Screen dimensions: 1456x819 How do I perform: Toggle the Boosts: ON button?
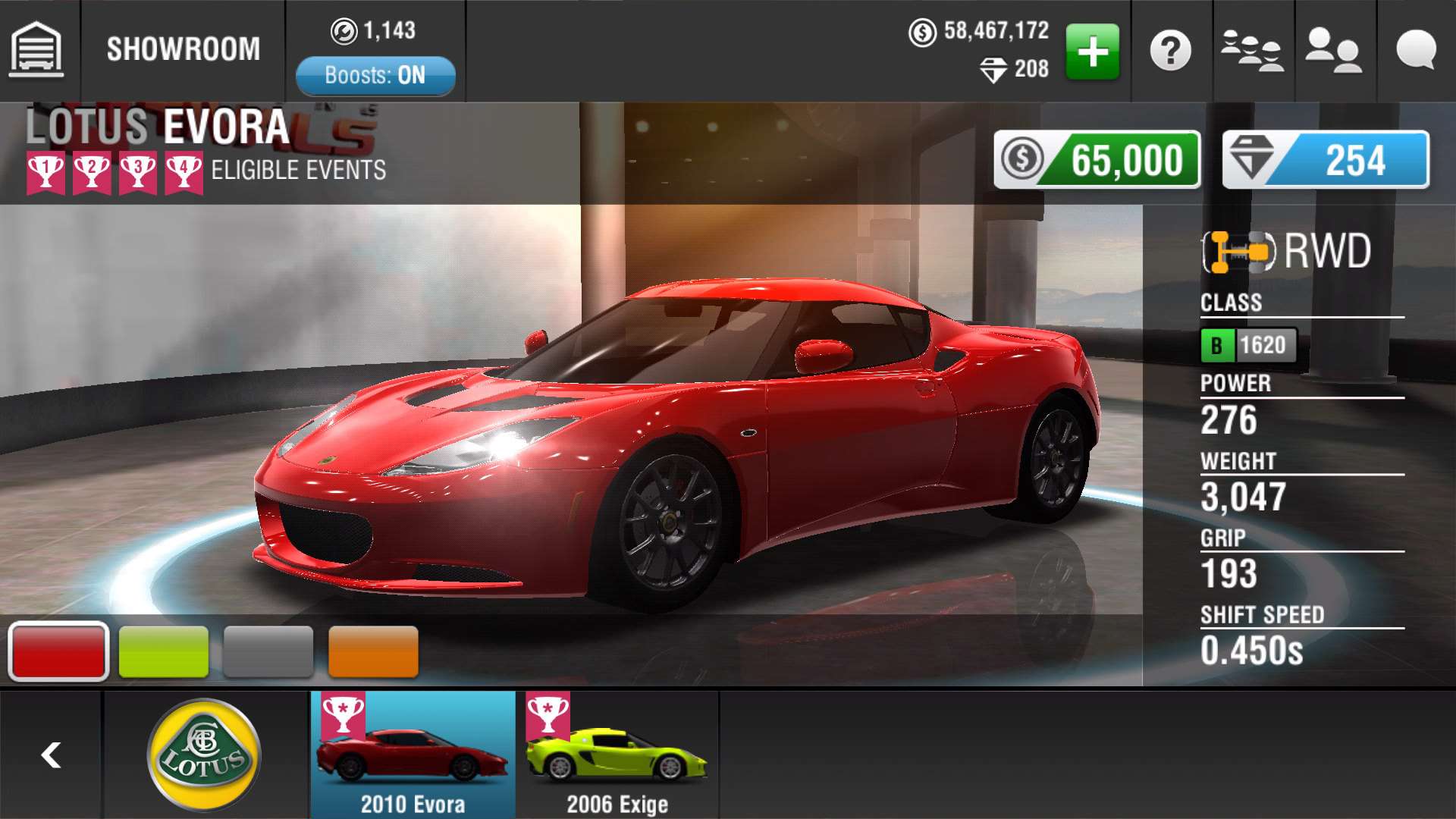point(375,75)
